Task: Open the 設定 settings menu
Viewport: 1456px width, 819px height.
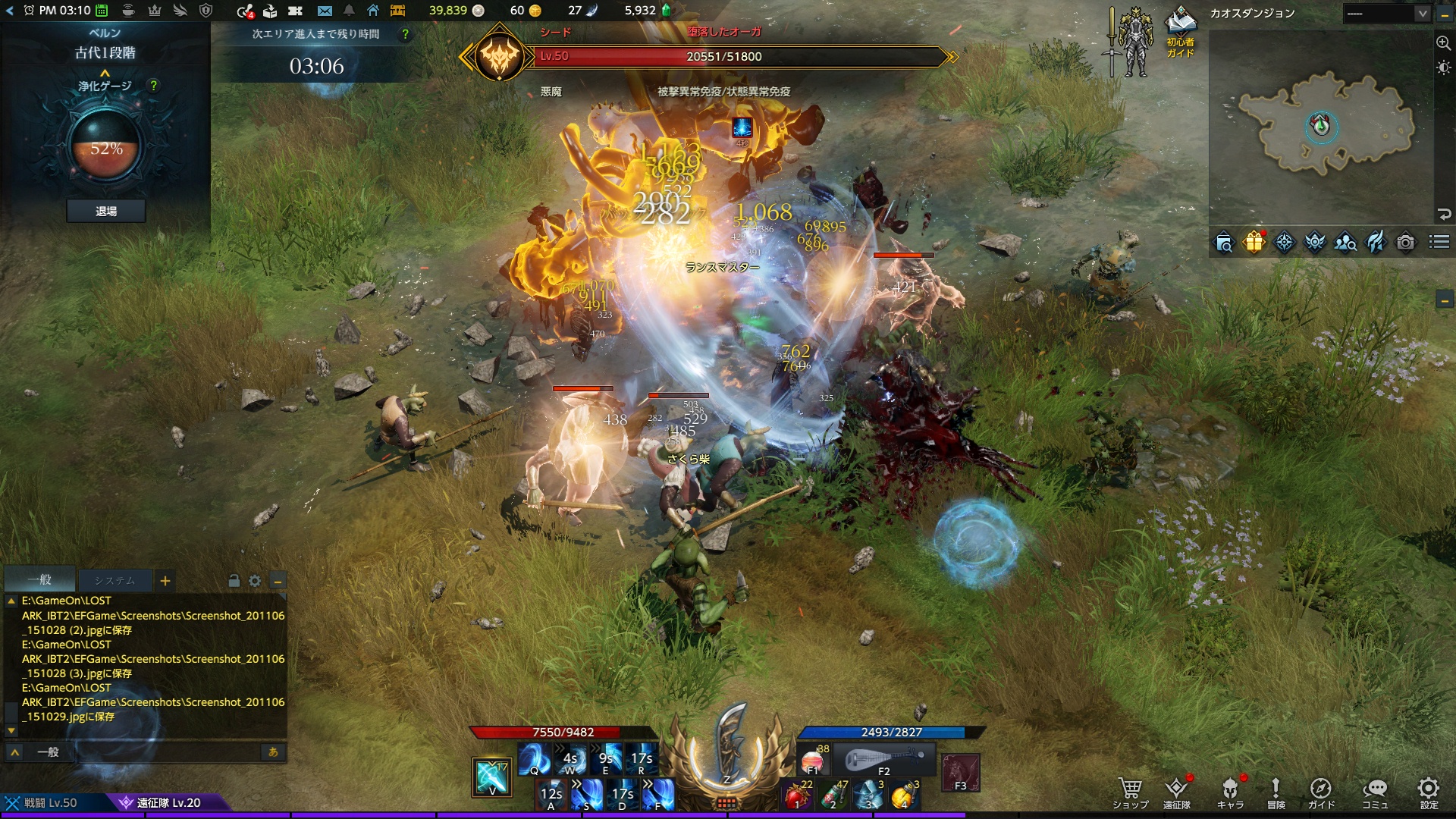Action: [1429, 792]
